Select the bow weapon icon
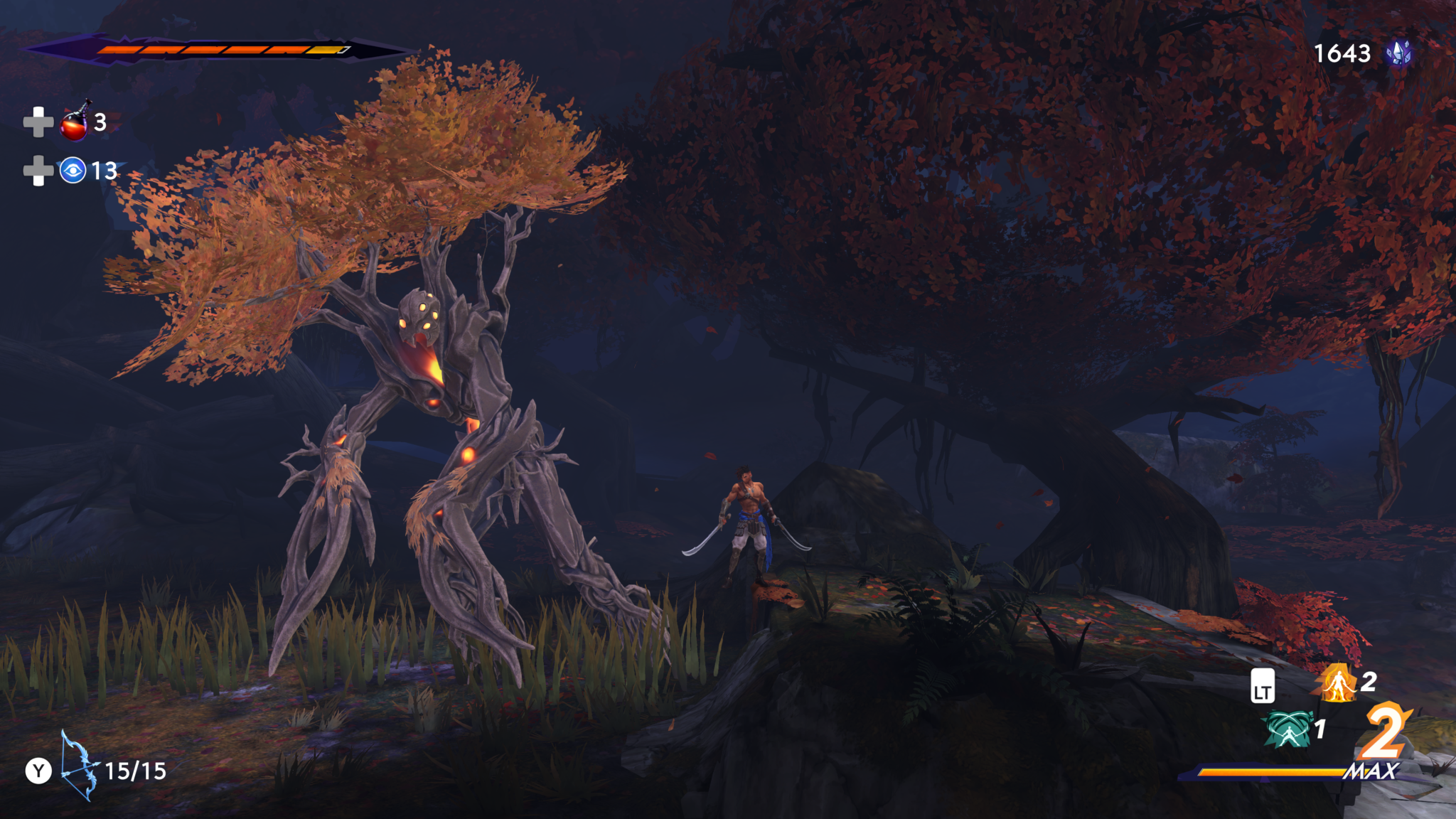This screenshot has height=819, width=1456. pyautogui.click(x=78, y=768)
